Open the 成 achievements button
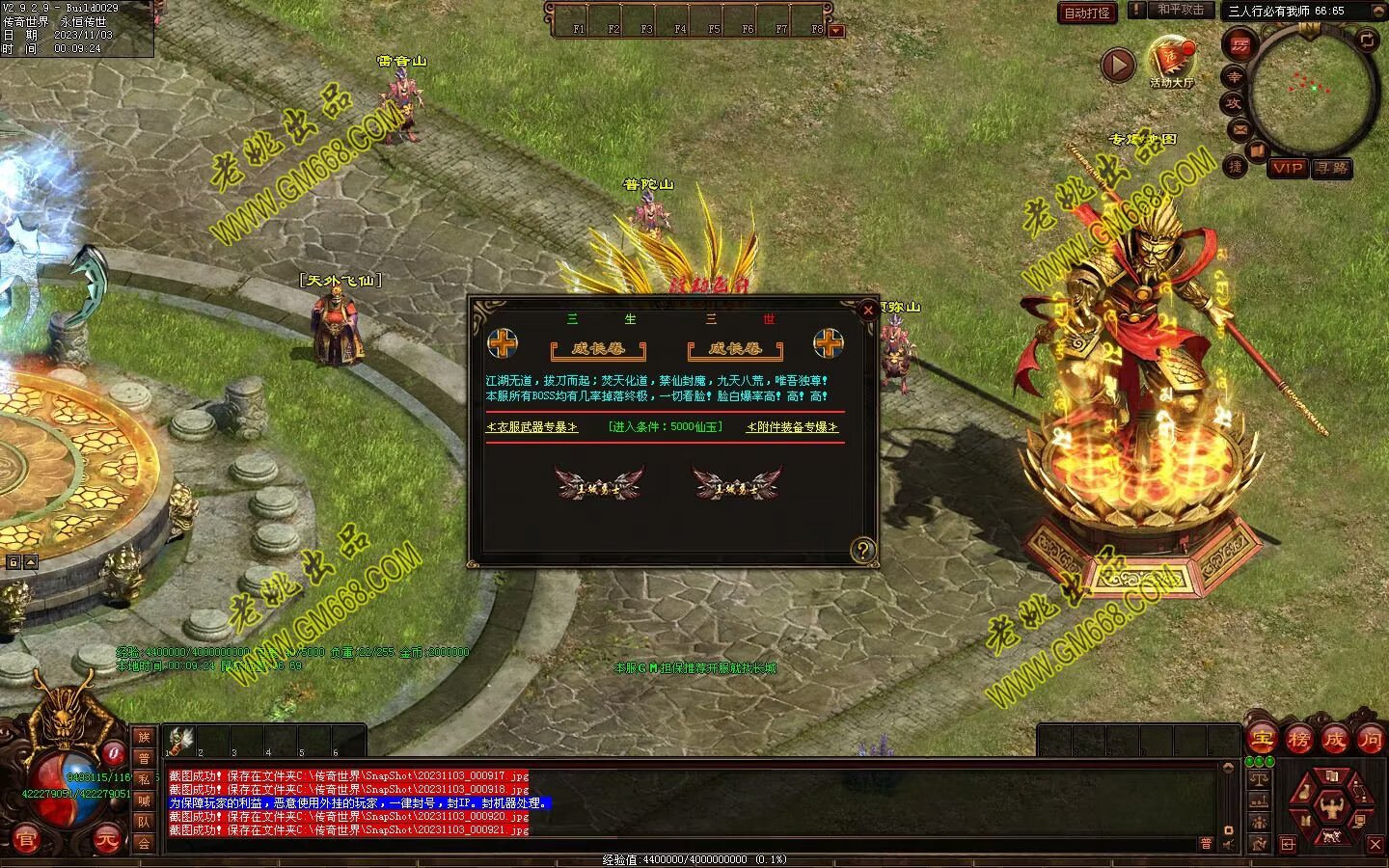Screen dimensions: 1389x868 (x=1335, y=740)
